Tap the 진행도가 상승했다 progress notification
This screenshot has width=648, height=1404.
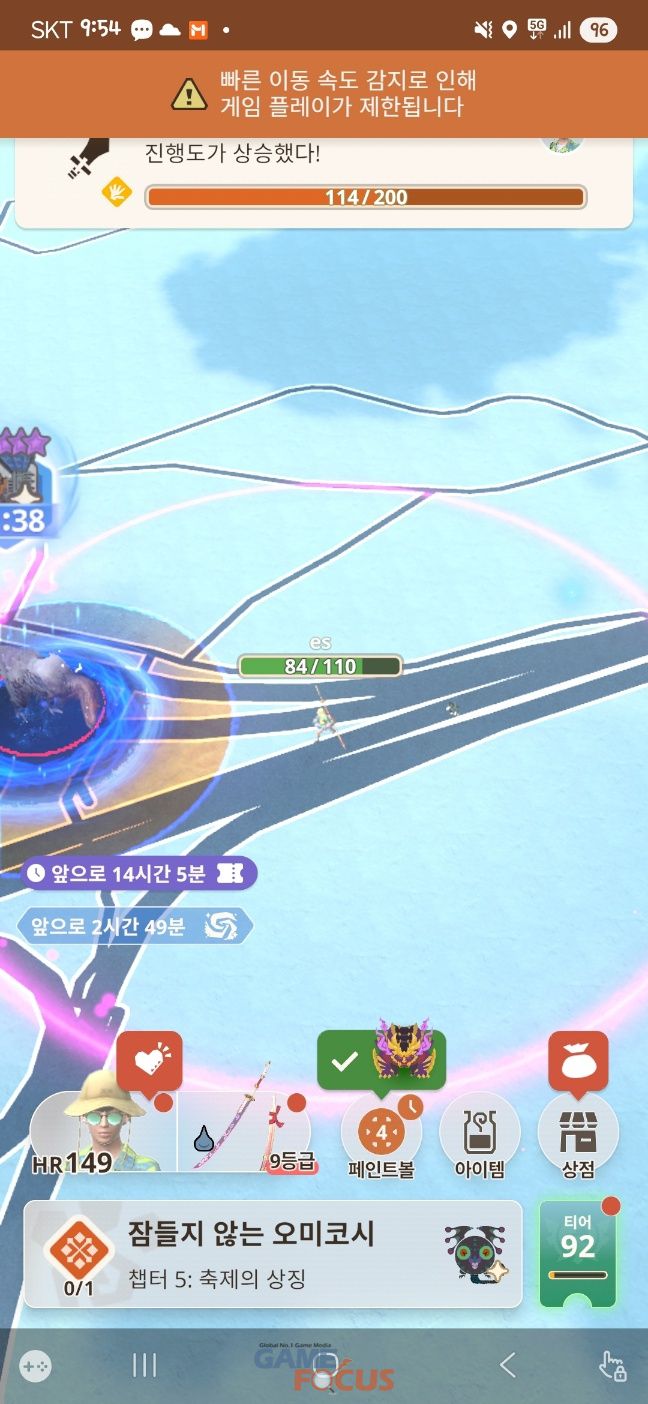(x=323, y=182)
